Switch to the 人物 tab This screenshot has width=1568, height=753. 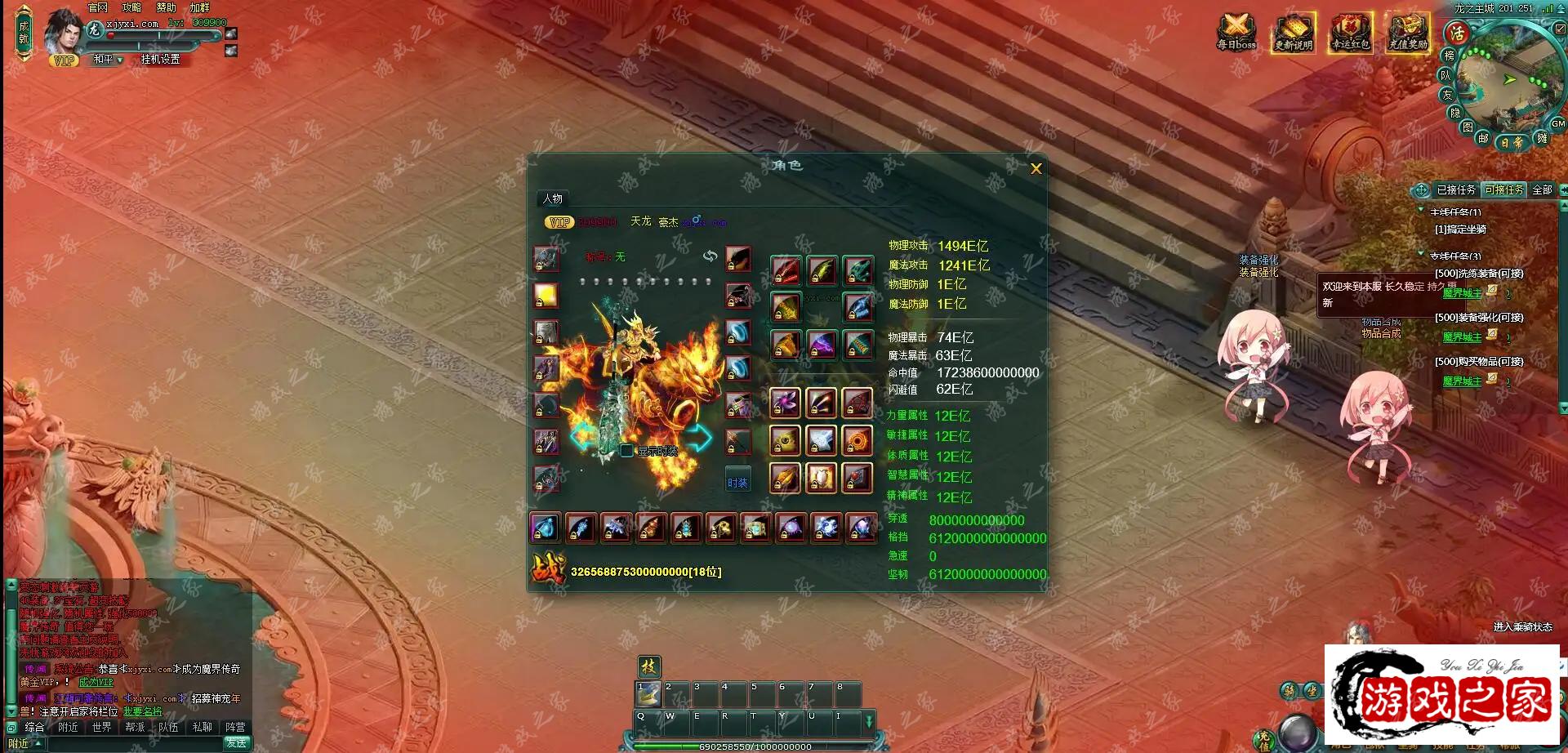[x=553, y=198]
